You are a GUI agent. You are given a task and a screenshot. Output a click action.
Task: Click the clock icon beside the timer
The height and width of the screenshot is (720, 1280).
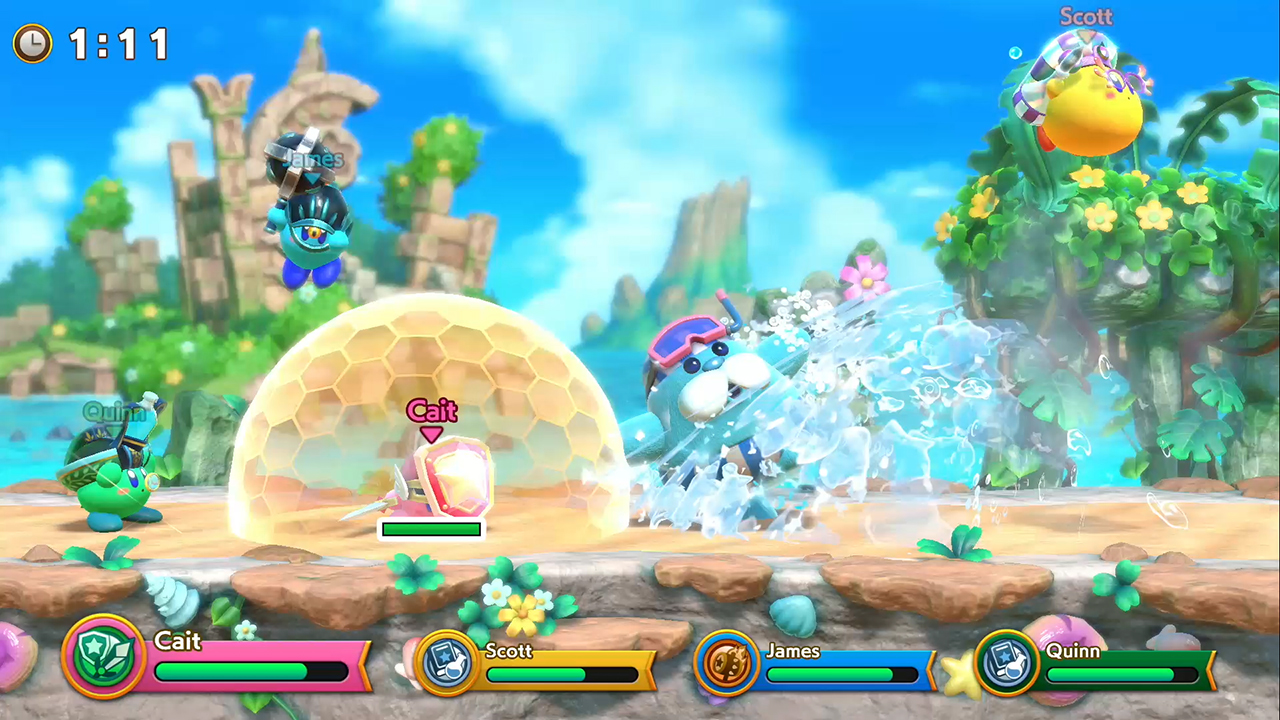point(31,44)
